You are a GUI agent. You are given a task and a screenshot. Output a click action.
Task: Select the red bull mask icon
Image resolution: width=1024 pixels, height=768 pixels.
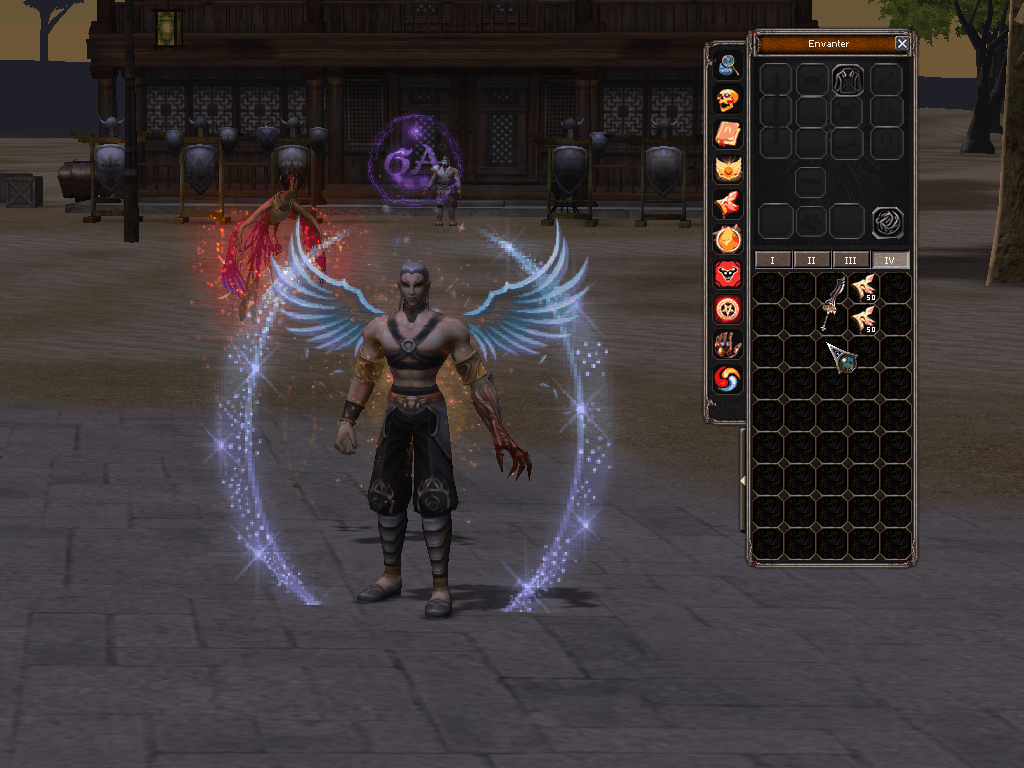pyautogui.click(x=728, y=275)
